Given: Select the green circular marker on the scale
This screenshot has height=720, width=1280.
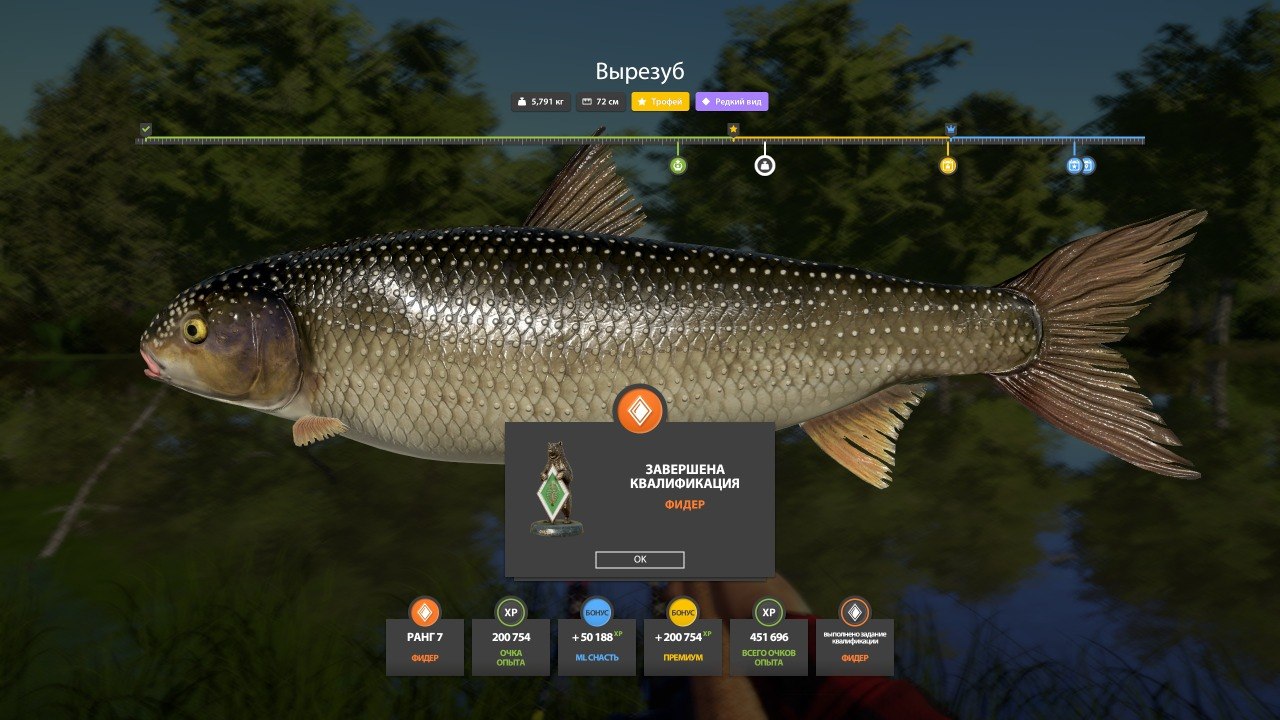Looking at the screenshot, I should pos(678,165).
